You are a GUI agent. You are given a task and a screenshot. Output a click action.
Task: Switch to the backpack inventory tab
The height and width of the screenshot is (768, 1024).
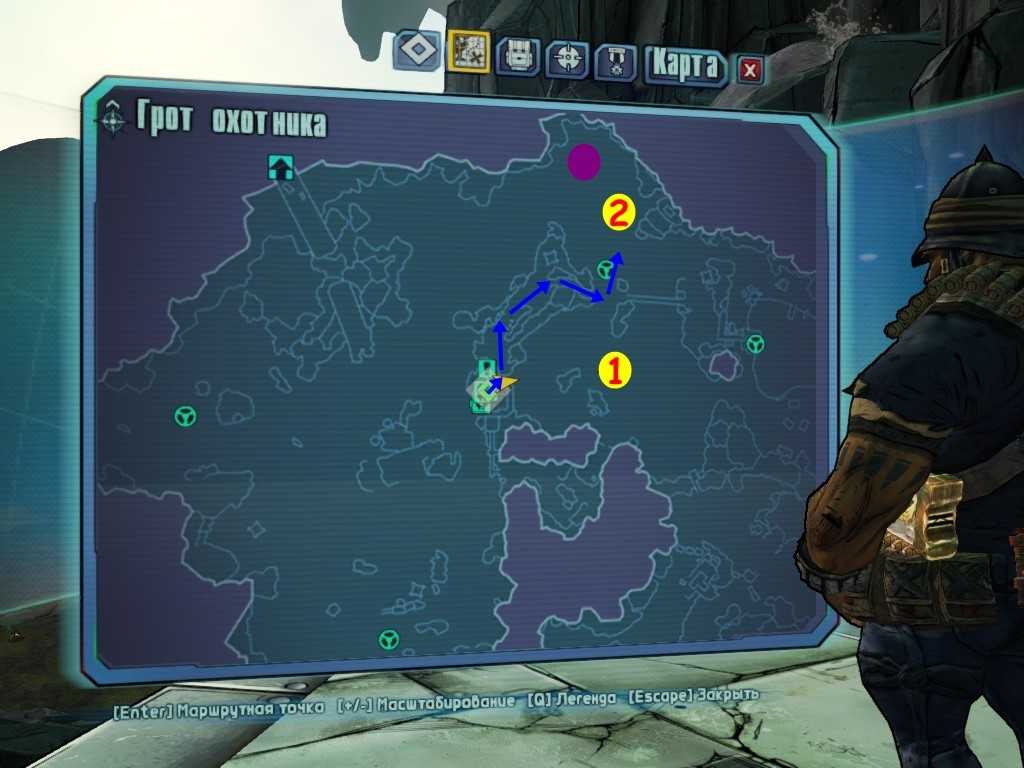pos(518,55)
